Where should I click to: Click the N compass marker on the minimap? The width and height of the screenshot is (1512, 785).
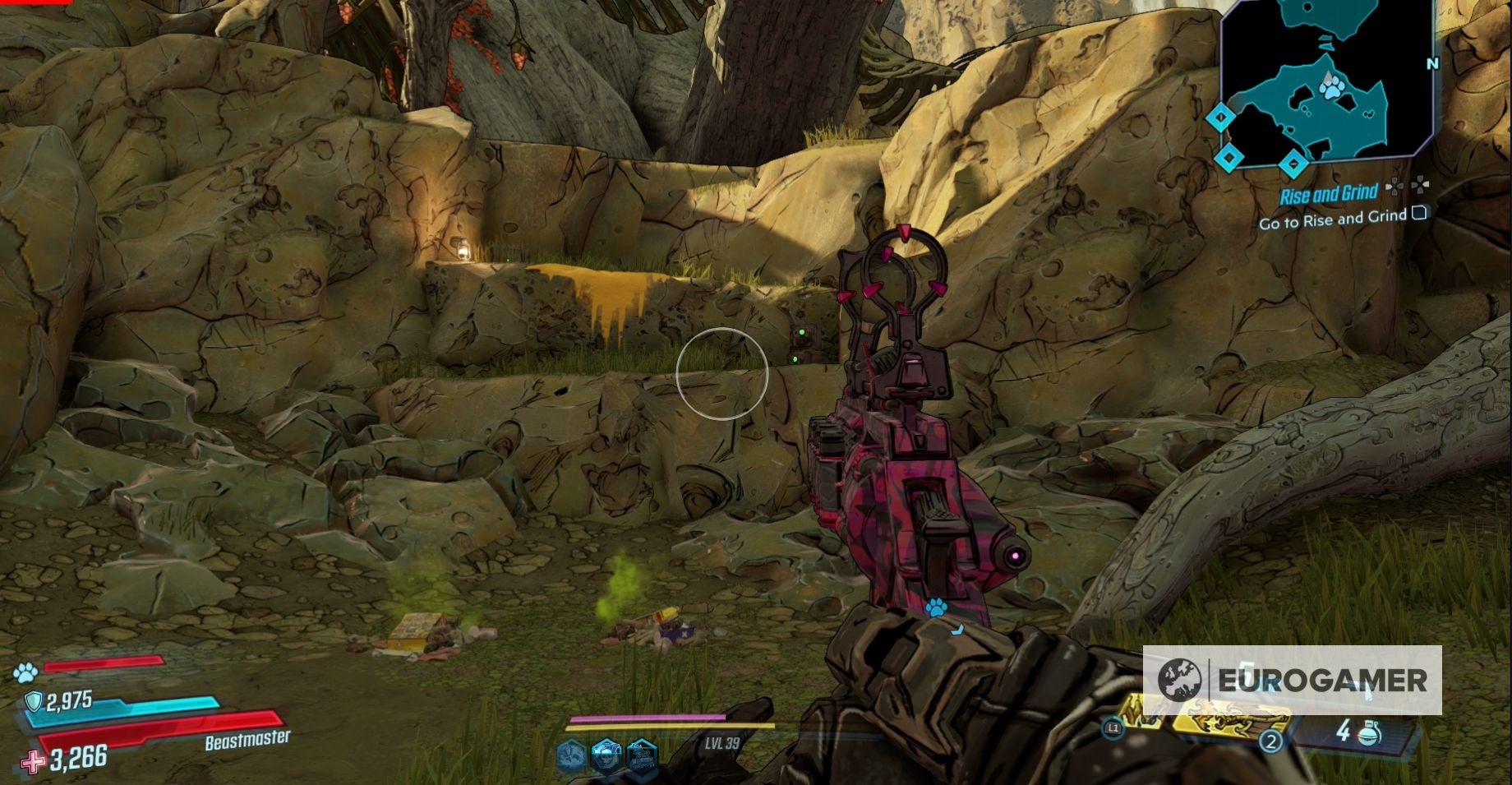tap(1432, 63)
